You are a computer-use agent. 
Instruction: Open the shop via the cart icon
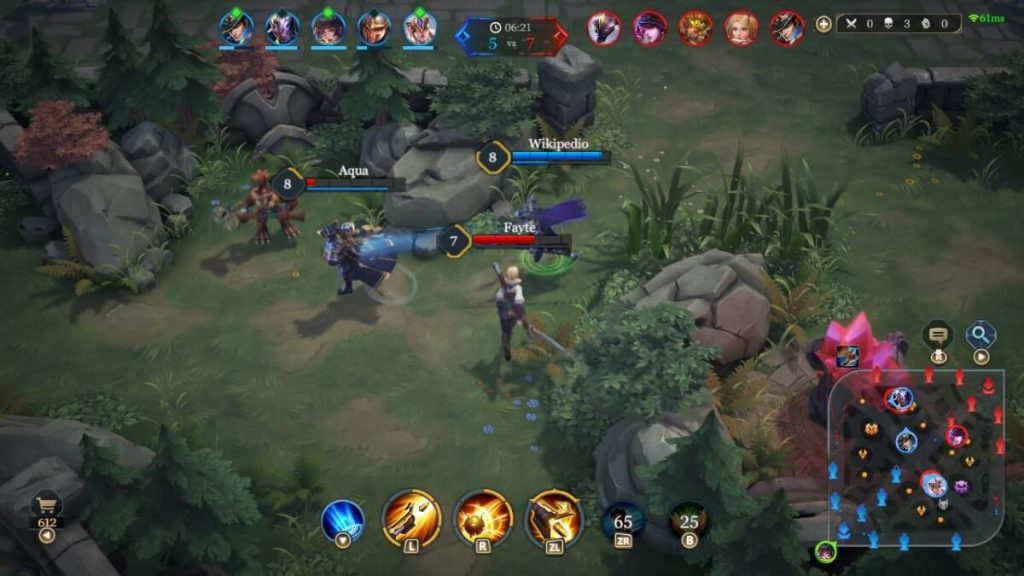pyautogui.click(x=47, y=505)
